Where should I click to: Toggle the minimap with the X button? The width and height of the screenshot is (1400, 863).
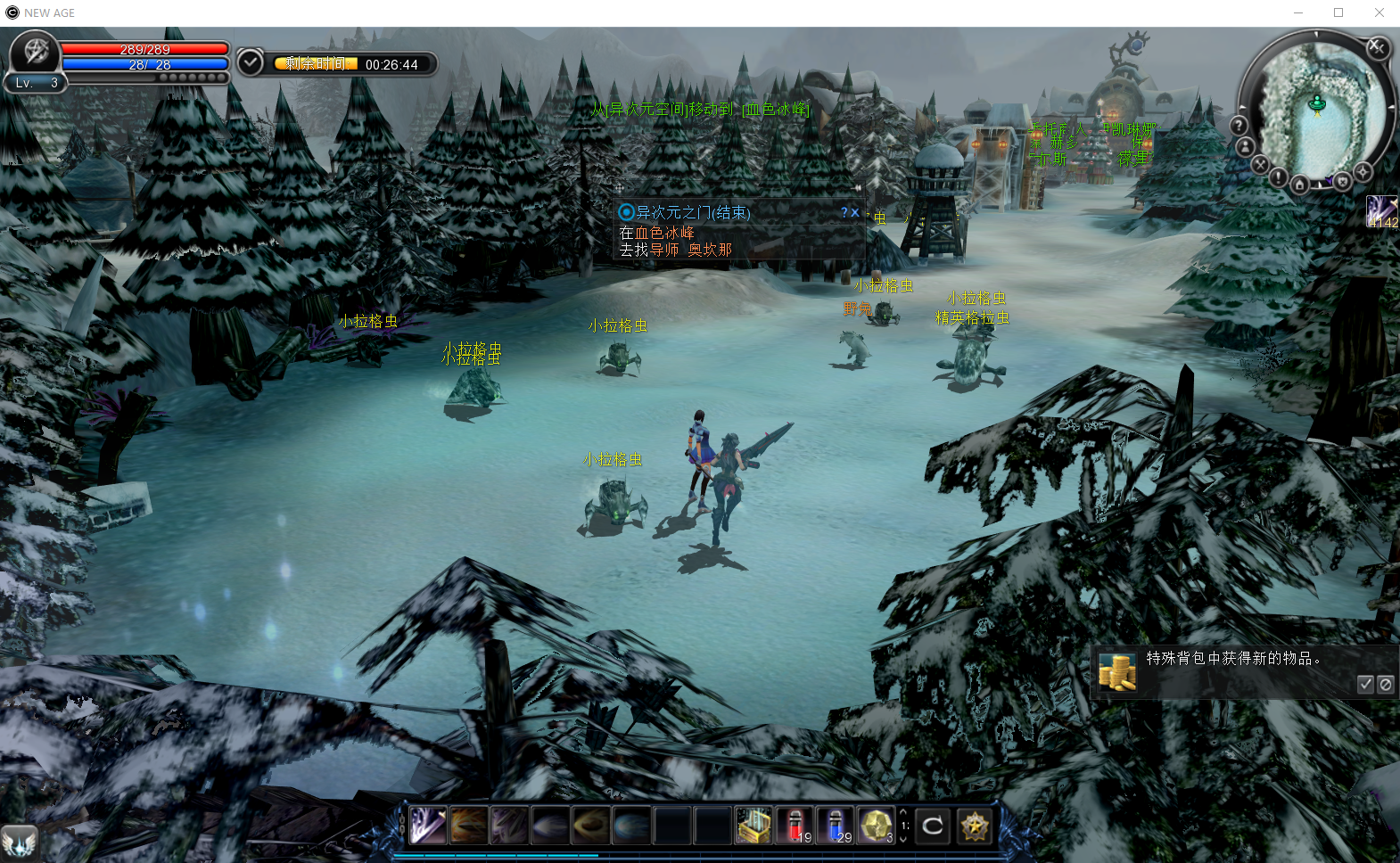[1377, 47]
